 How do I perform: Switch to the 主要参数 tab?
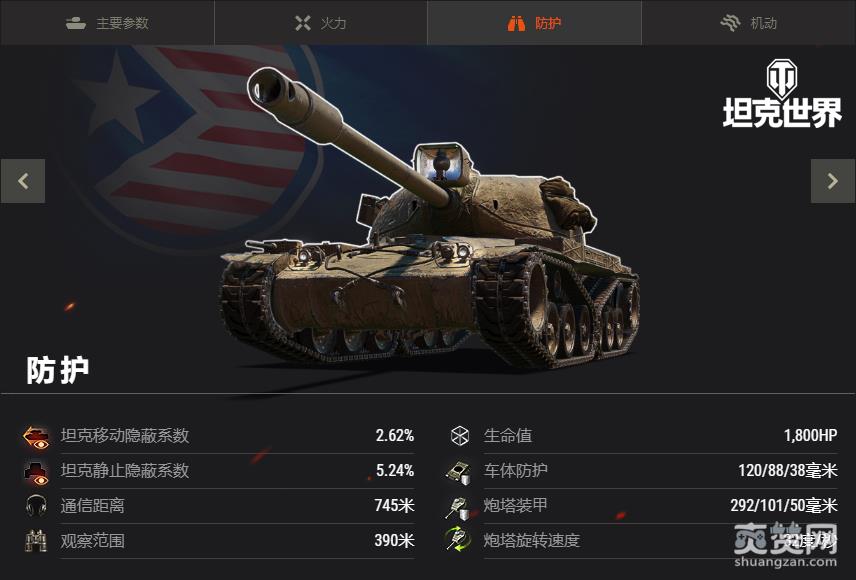[x=107, y=23]
